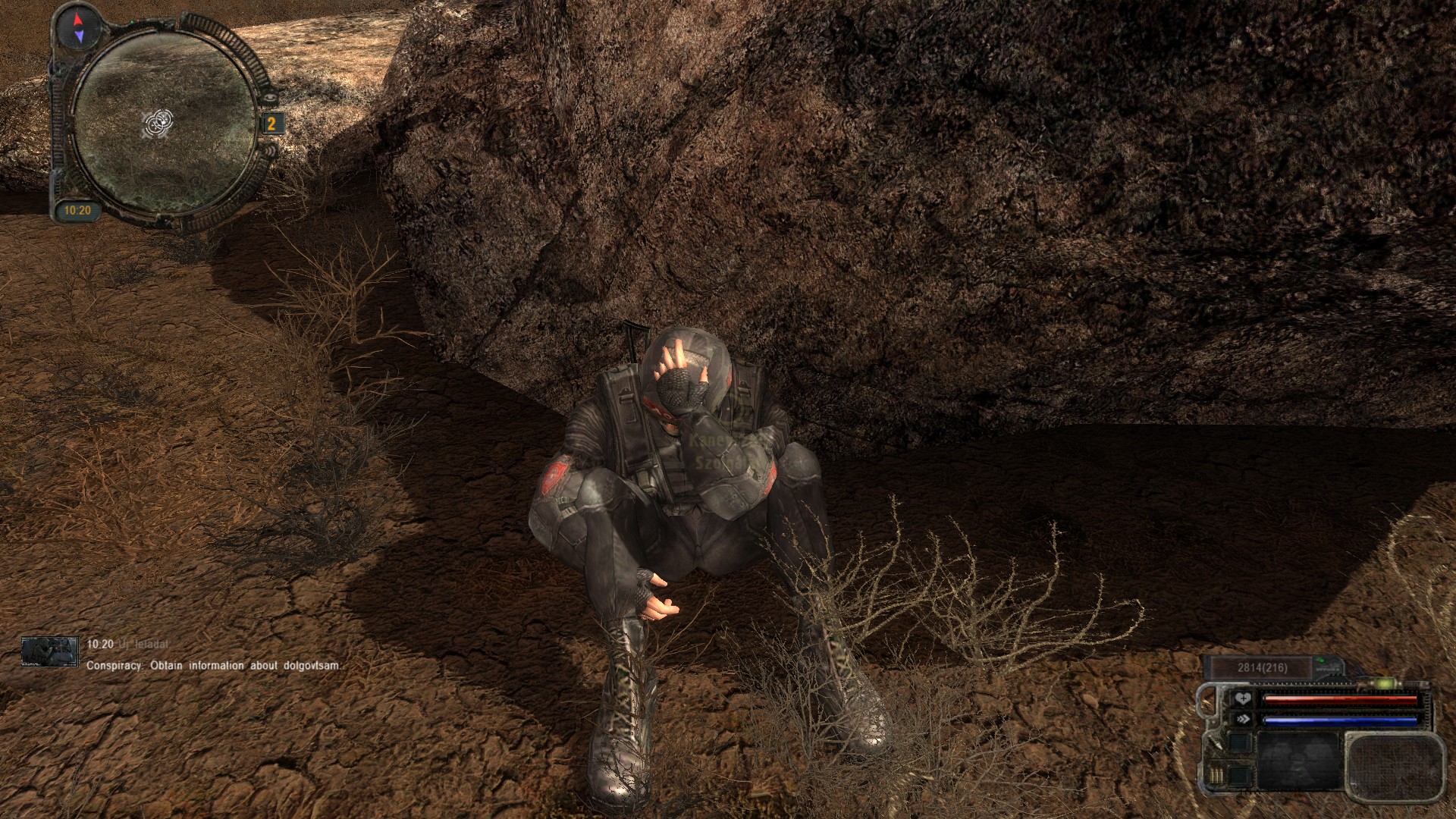
Task: Select the quest target marker on the minimap
Action: [x=160, y=121]
